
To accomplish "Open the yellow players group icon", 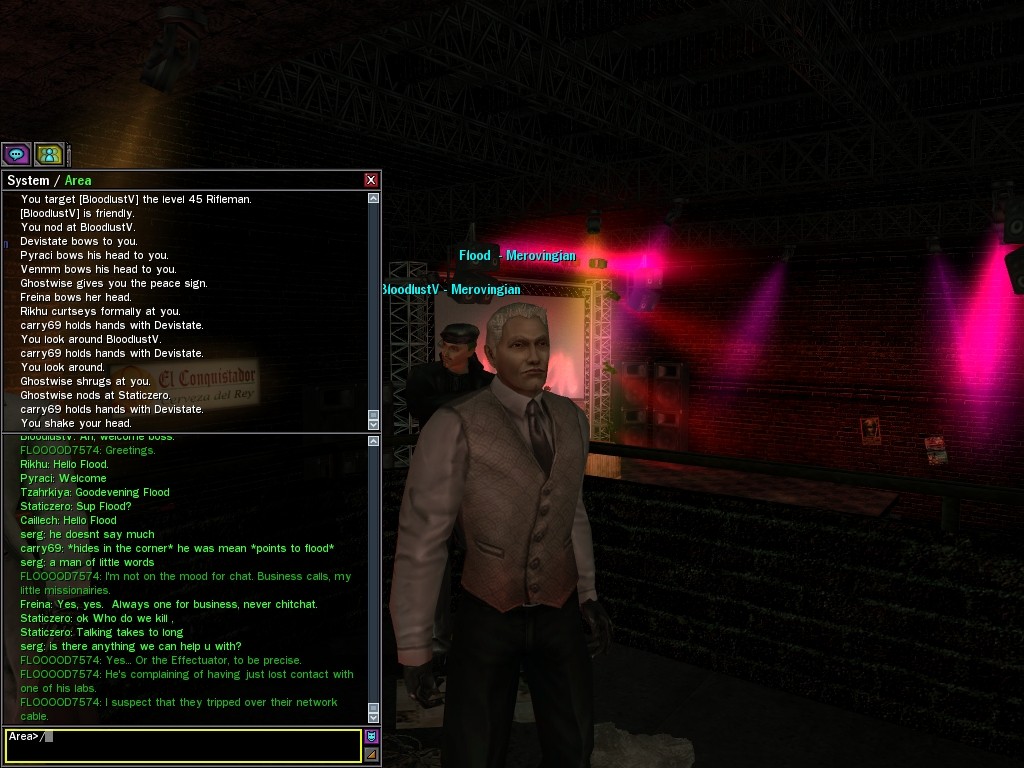I will tap(49, 154).
